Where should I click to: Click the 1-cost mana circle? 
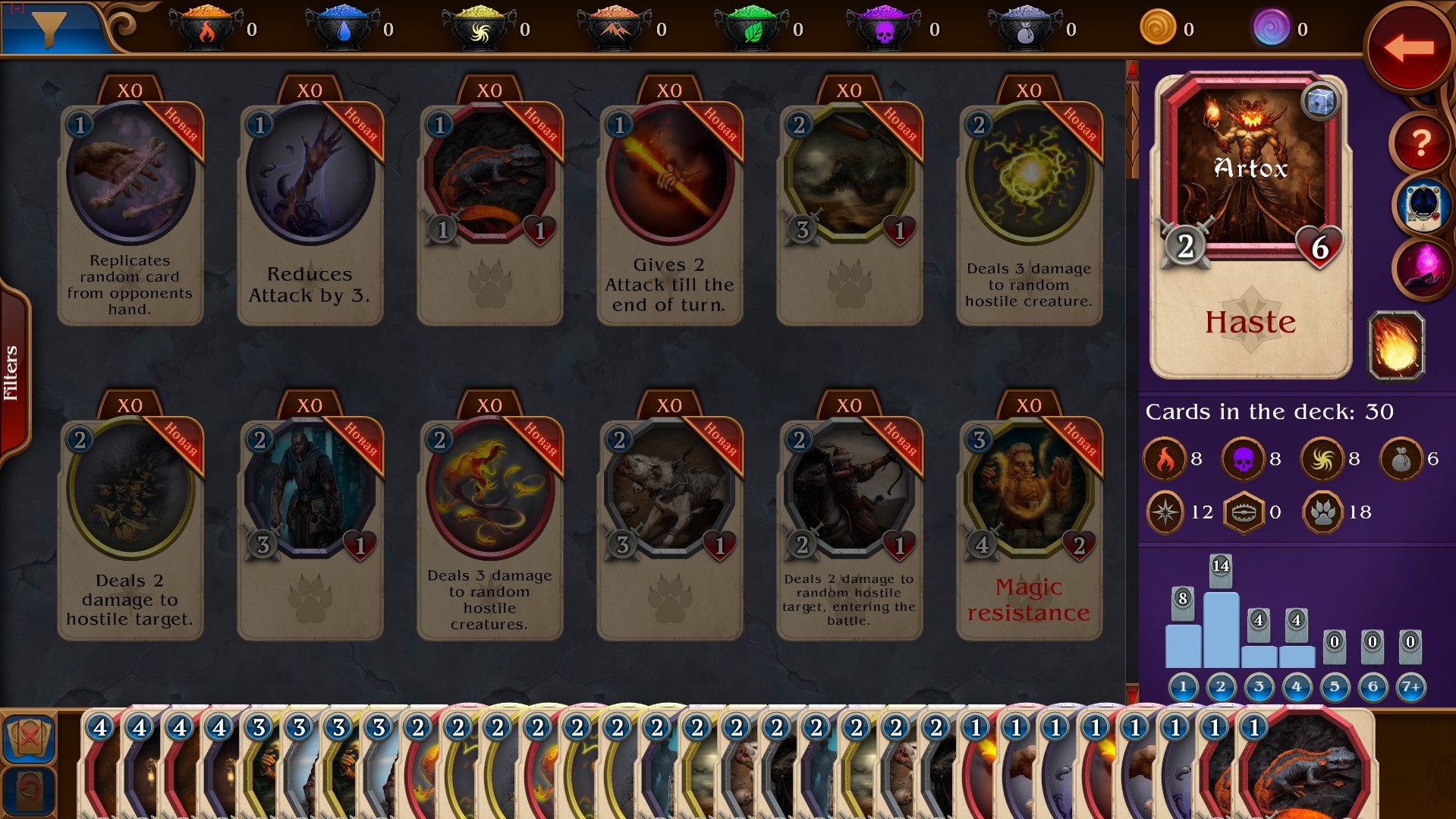coord(1184,687)
